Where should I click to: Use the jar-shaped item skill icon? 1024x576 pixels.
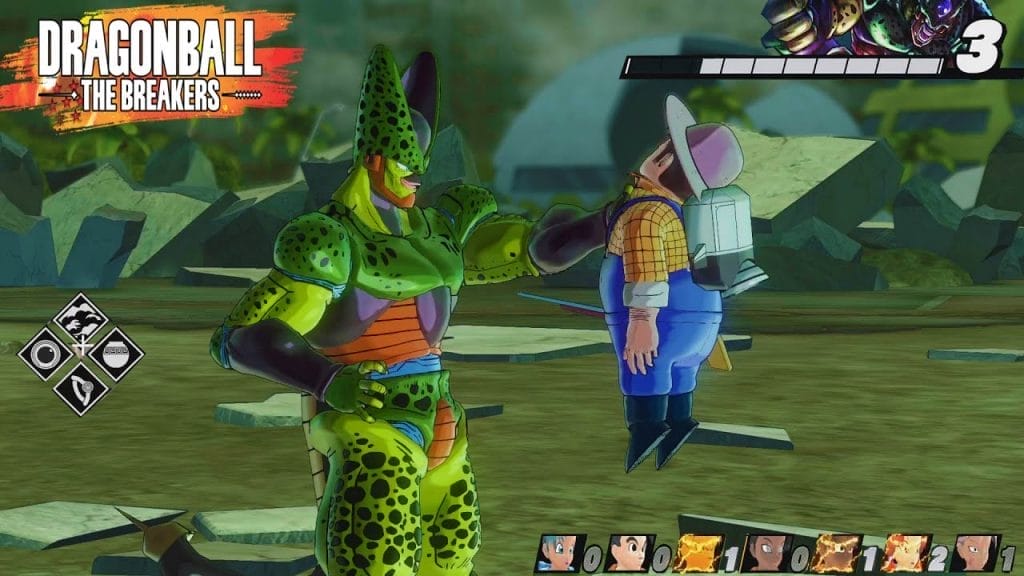116,354
